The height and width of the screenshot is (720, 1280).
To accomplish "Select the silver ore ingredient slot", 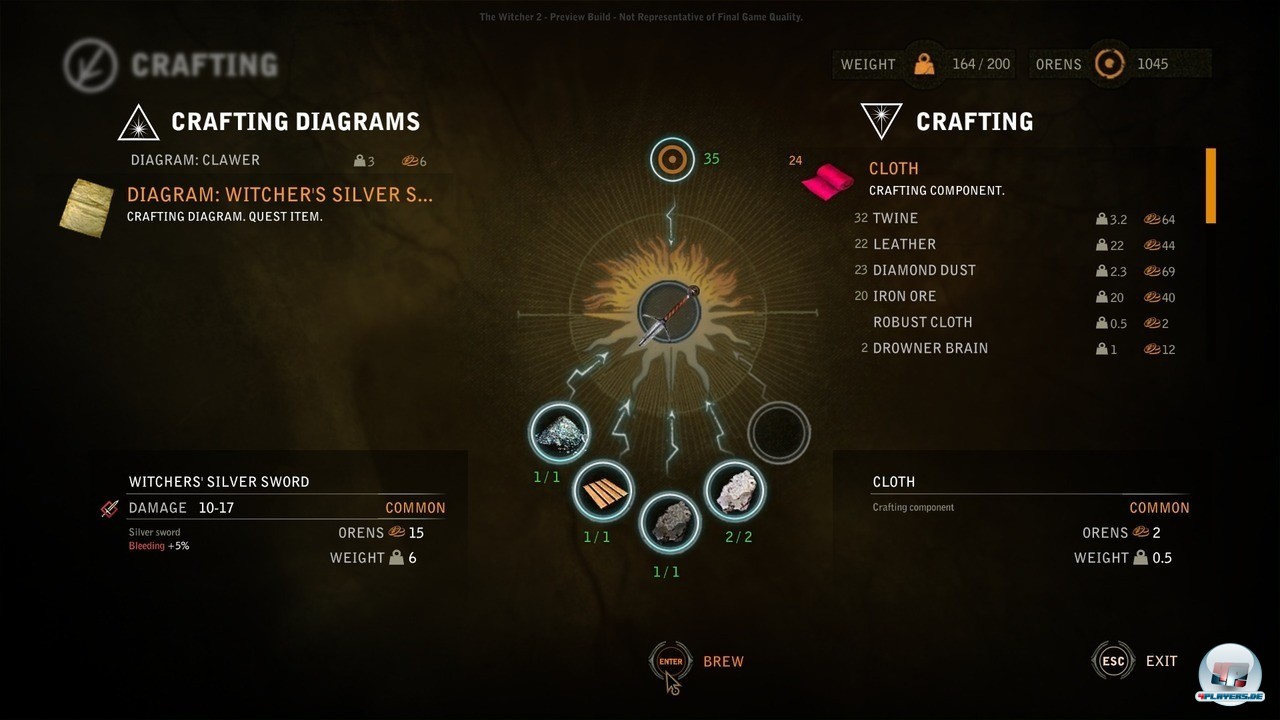I will pyautogui.click(x=558, y=432).
